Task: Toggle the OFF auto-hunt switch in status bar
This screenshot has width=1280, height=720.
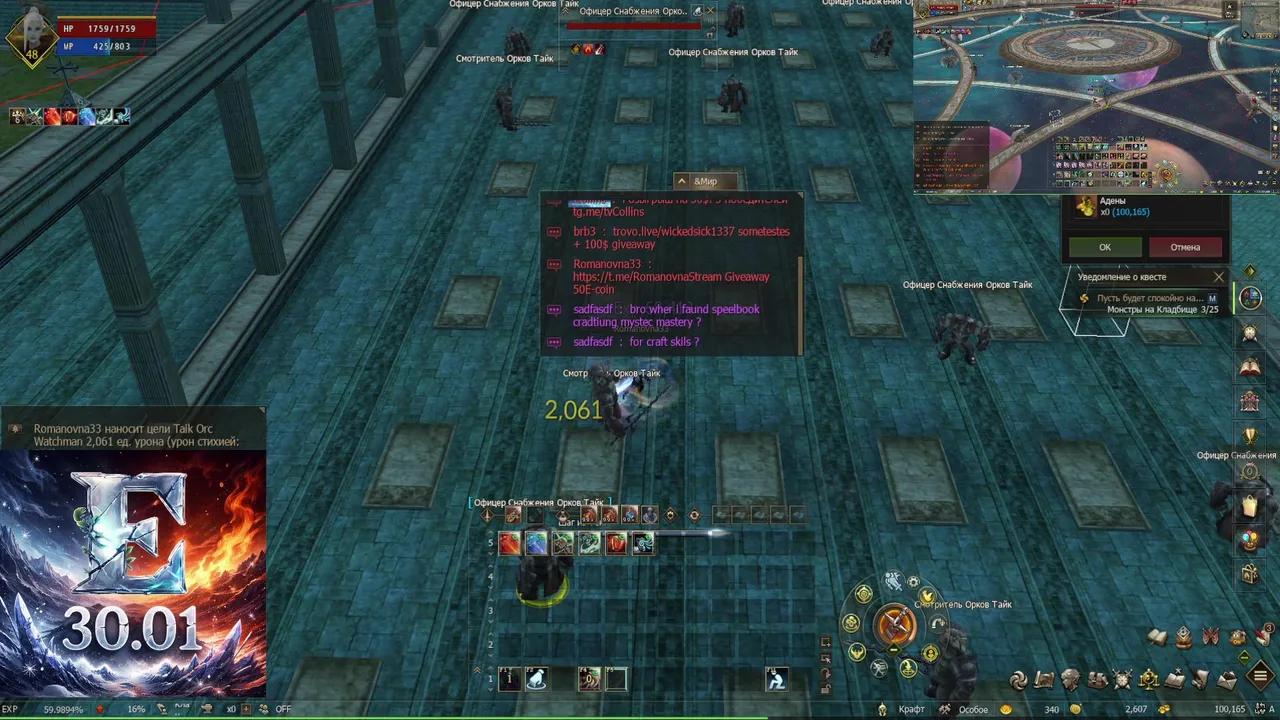Action: coord(283,709)
